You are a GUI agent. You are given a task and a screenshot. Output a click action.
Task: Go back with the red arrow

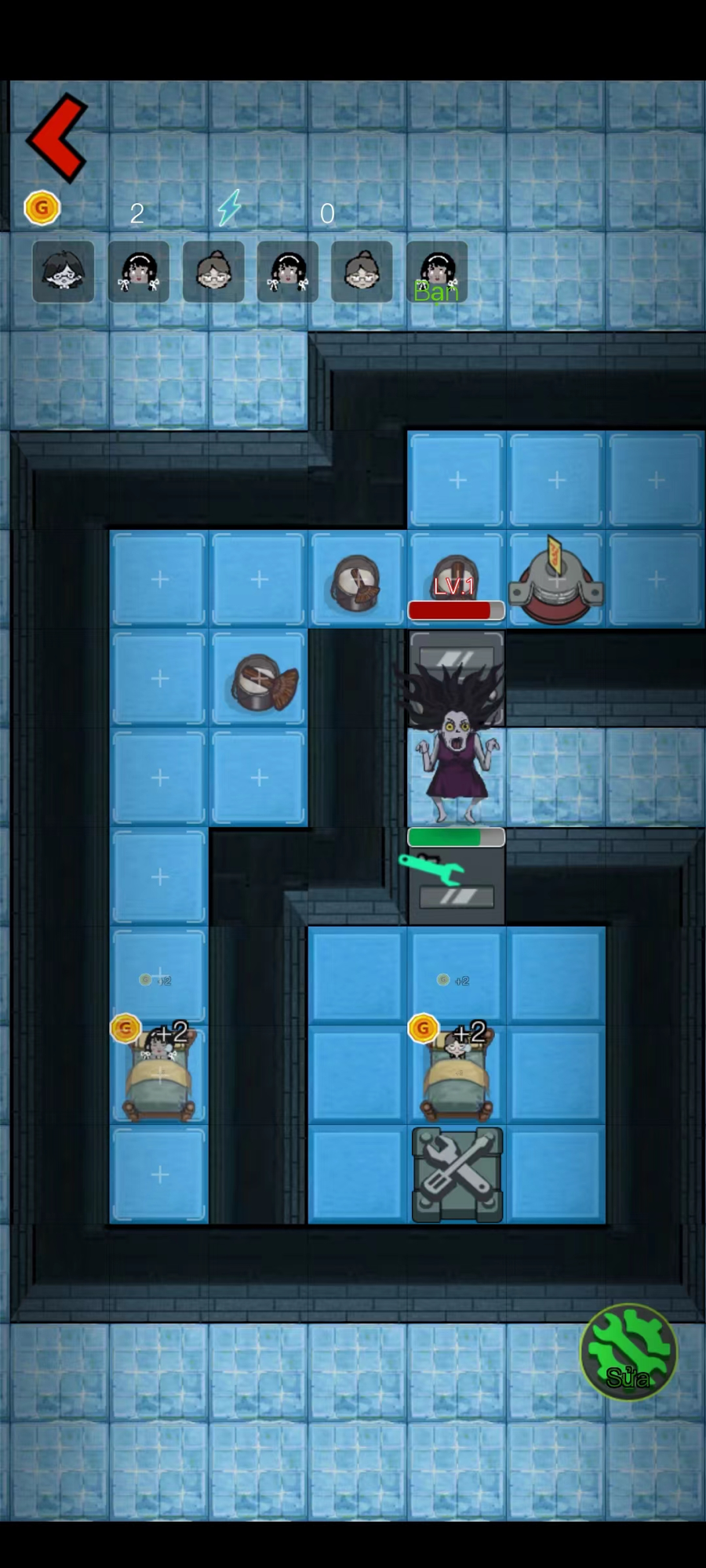pyautogui.click(x=57, y=138)
